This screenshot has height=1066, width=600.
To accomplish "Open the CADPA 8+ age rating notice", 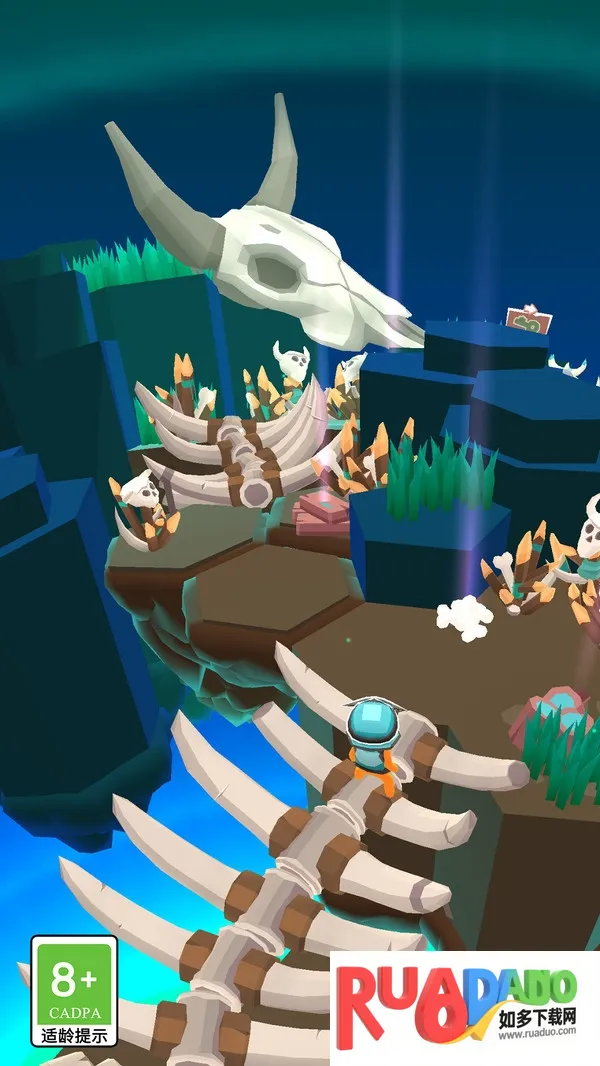I will click(x=74, y=991).
